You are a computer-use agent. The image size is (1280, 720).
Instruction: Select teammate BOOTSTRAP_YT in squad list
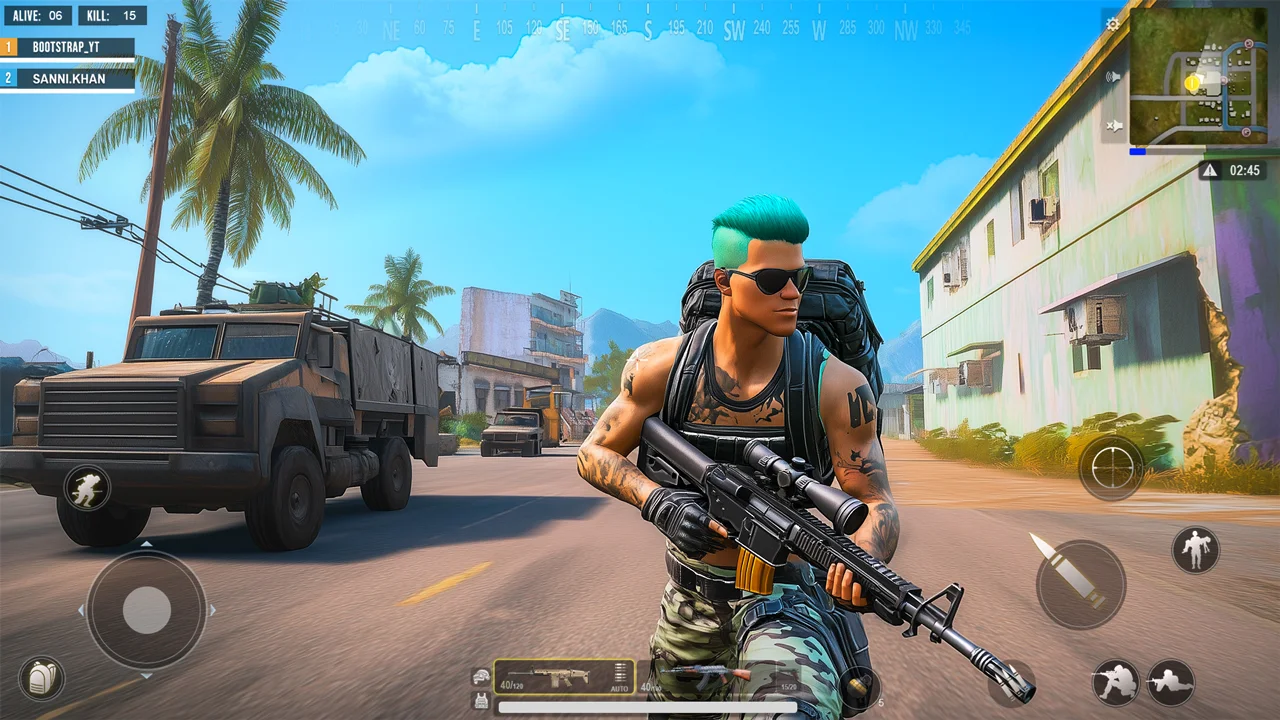pyautogui.click(x=68, y=47)
